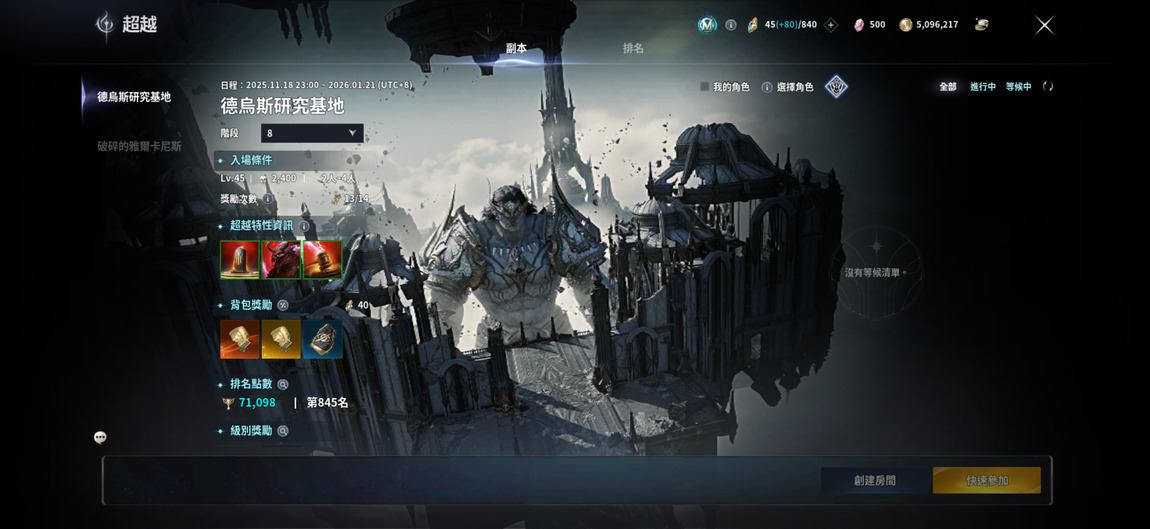Join via the 快速參加 button
1150x529 pixels.
pyautogui.click(x=987, y=480)
